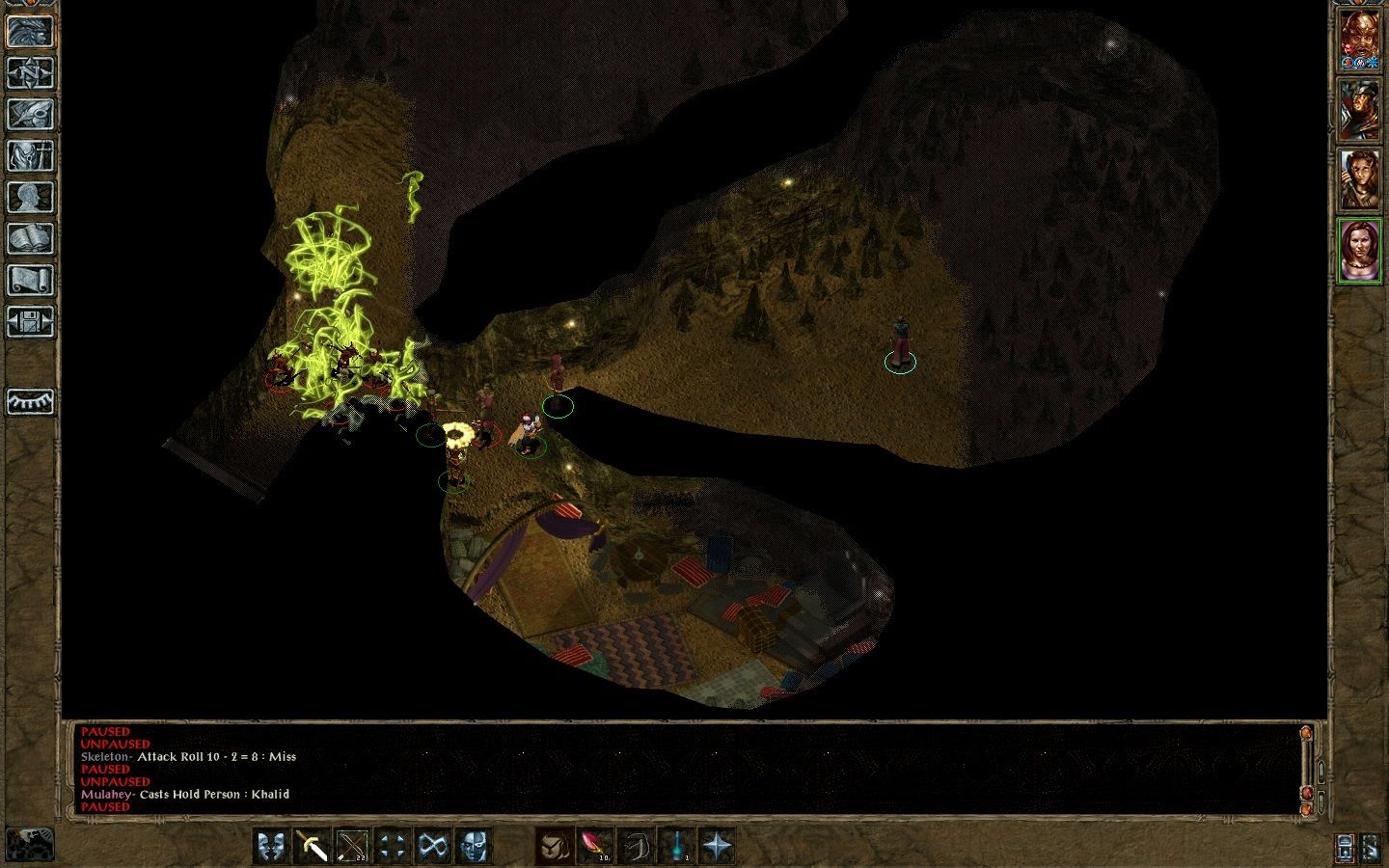Click the two-faces talk action button
This screenshot has height=868, width=1389.
click(271, 846)
